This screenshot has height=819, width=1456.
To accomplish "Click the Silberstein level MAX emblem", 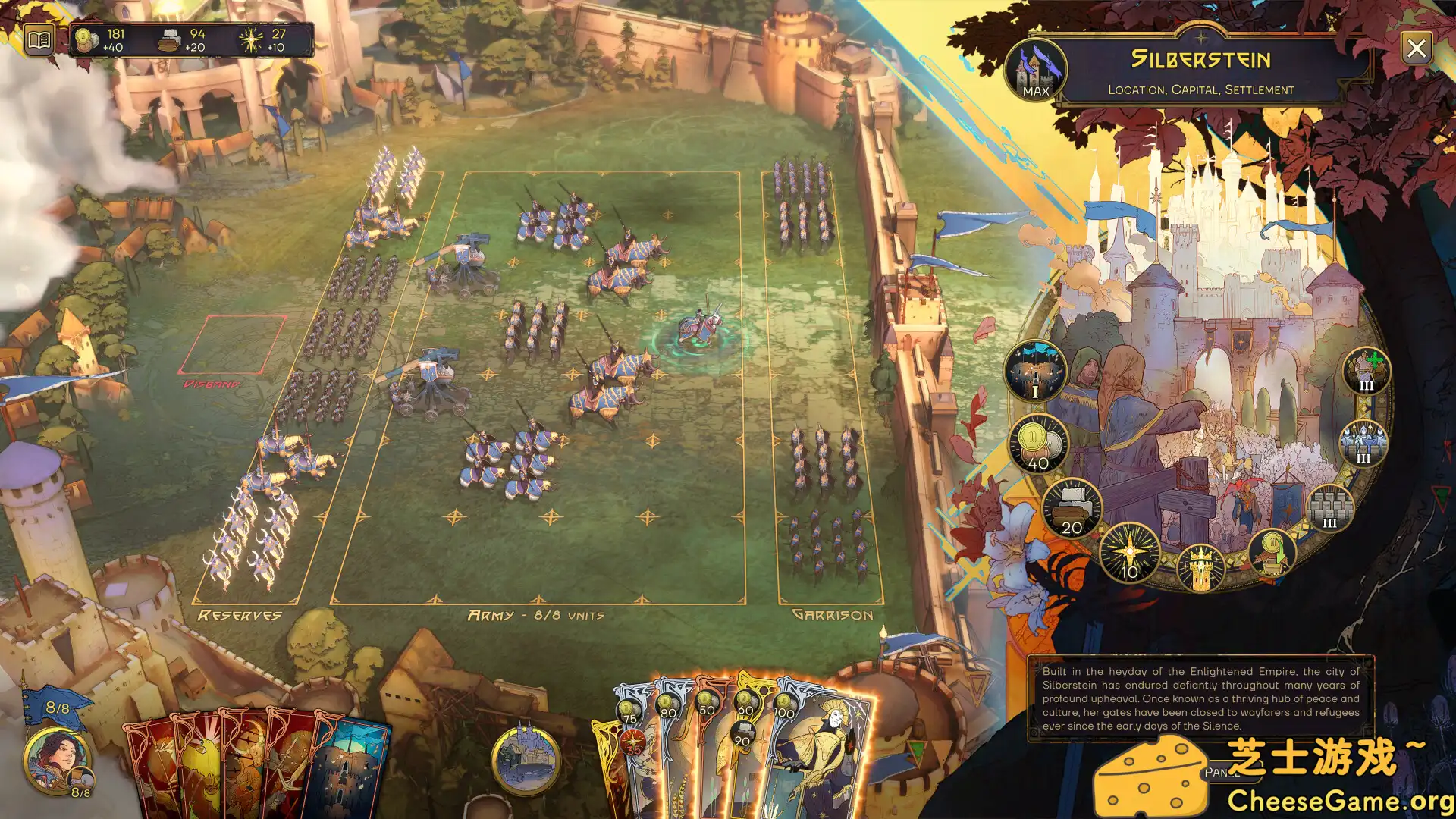I will click(1035, 70).
